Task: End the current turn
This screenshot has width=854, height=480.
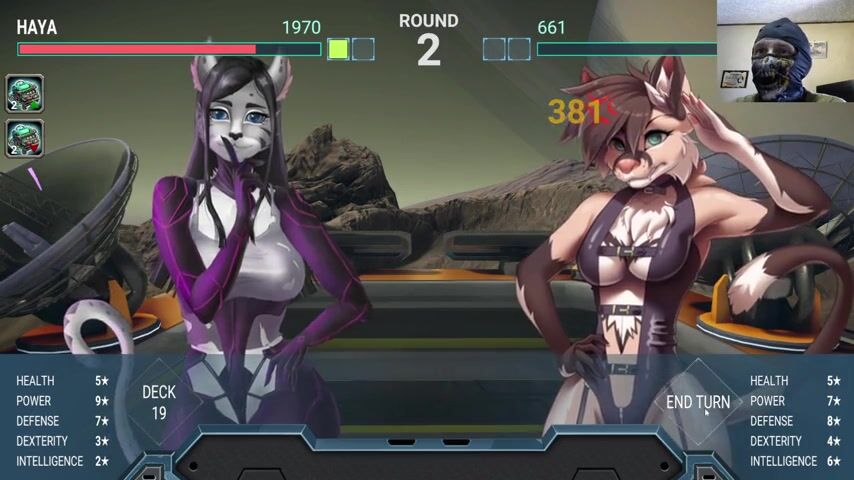Action: coord(697,402)
